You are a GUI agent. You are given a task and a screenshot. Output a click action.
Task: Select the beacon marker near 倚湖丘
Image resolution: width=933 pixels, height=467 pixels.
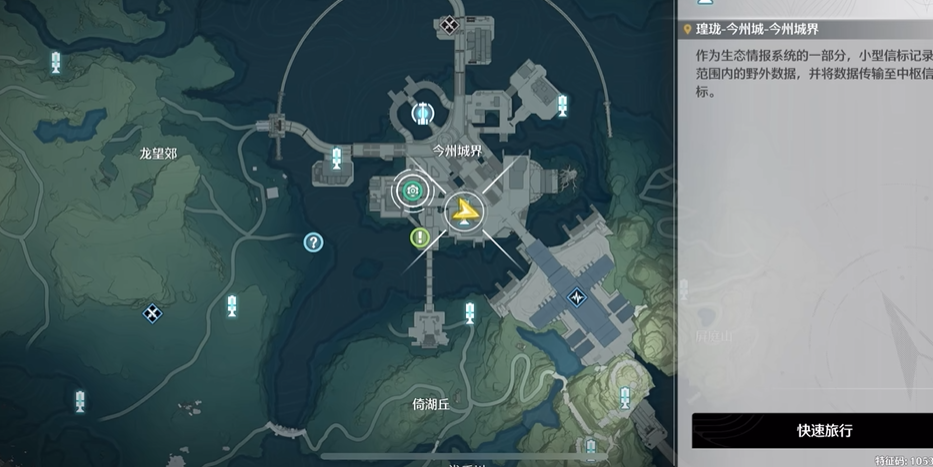pos(469,313)
